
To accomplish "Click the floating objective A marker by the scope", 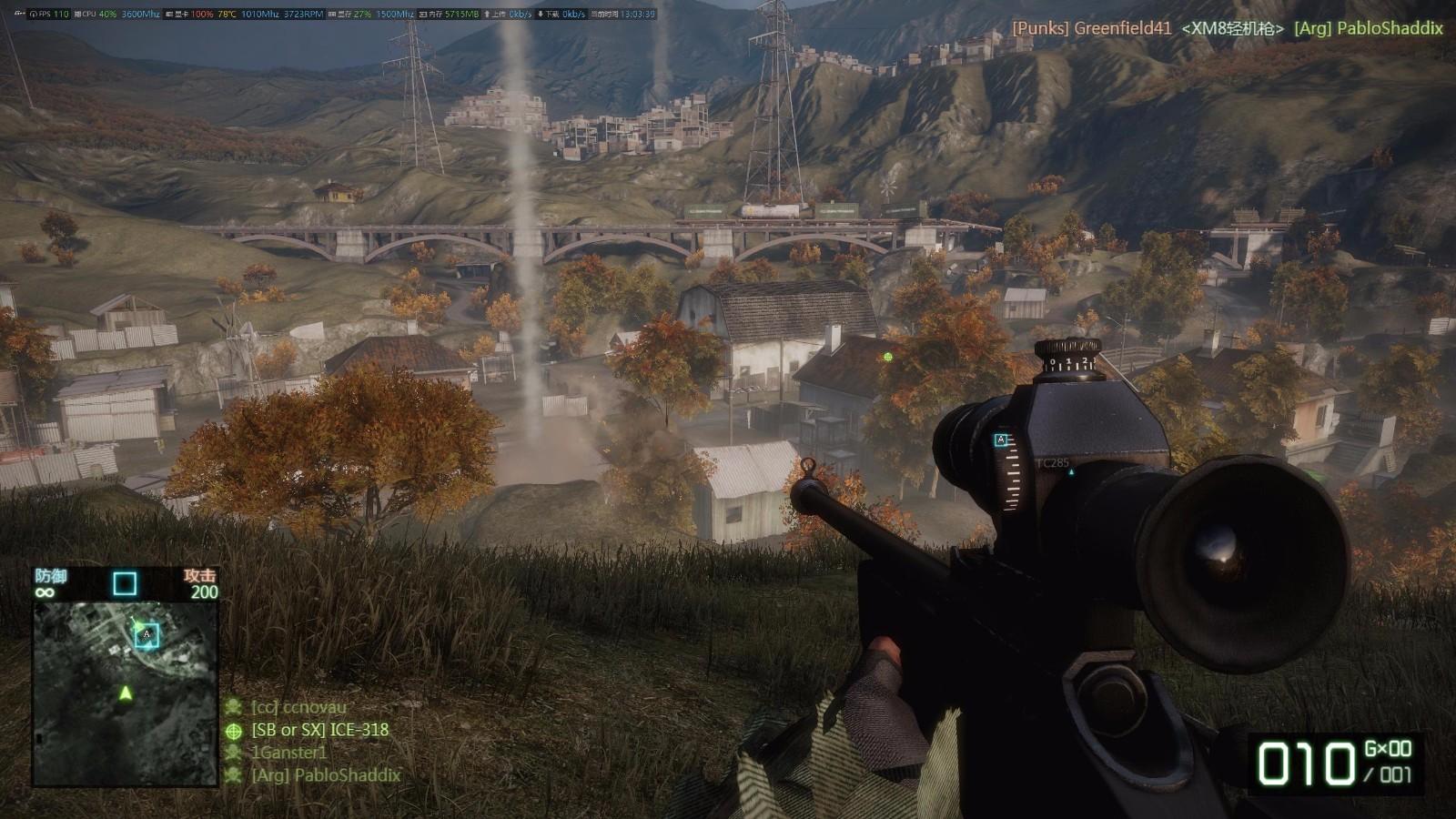I will click(1001, 440).
